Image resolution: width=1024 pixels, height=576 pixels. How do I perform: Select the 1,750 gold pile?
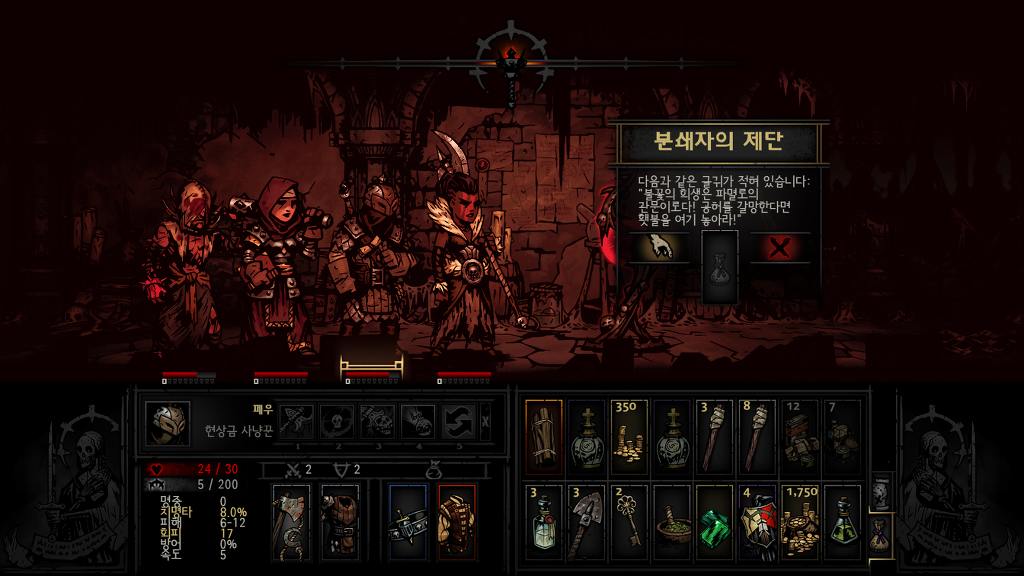coord(800,519)
